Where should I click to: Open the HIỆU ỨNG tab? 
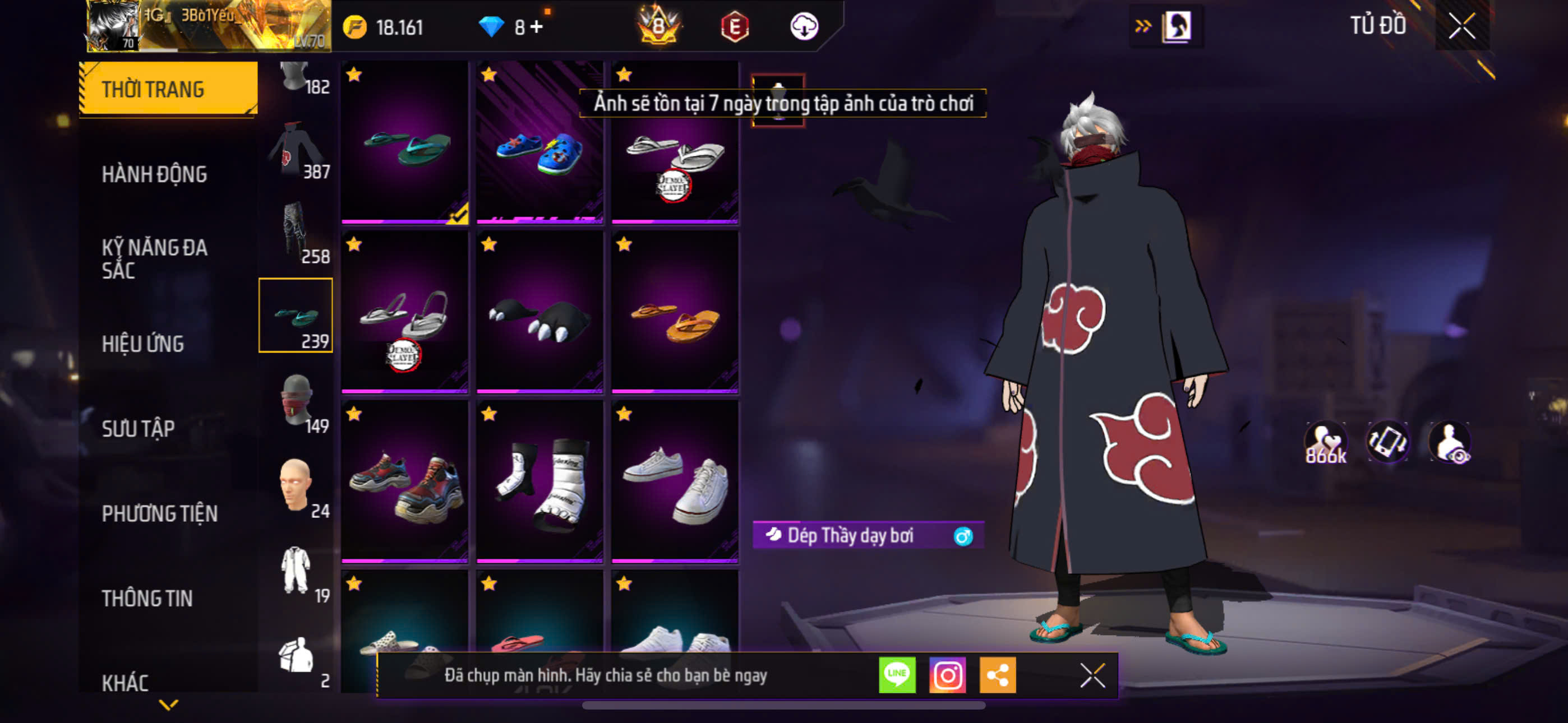[x=142, y=344]
